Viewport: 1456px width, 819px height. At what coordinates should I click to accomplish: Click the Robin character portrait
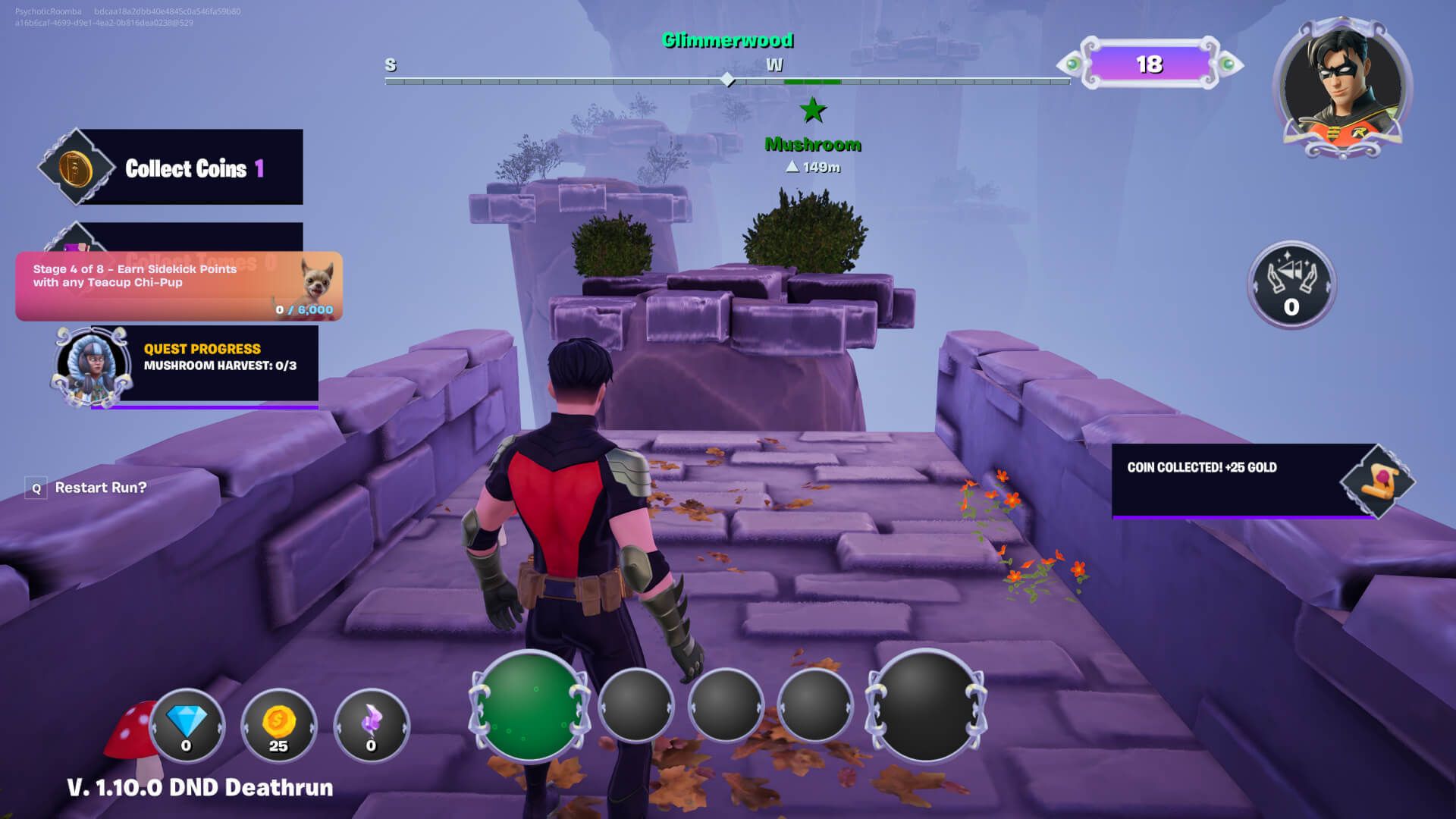coord(1345,87)
